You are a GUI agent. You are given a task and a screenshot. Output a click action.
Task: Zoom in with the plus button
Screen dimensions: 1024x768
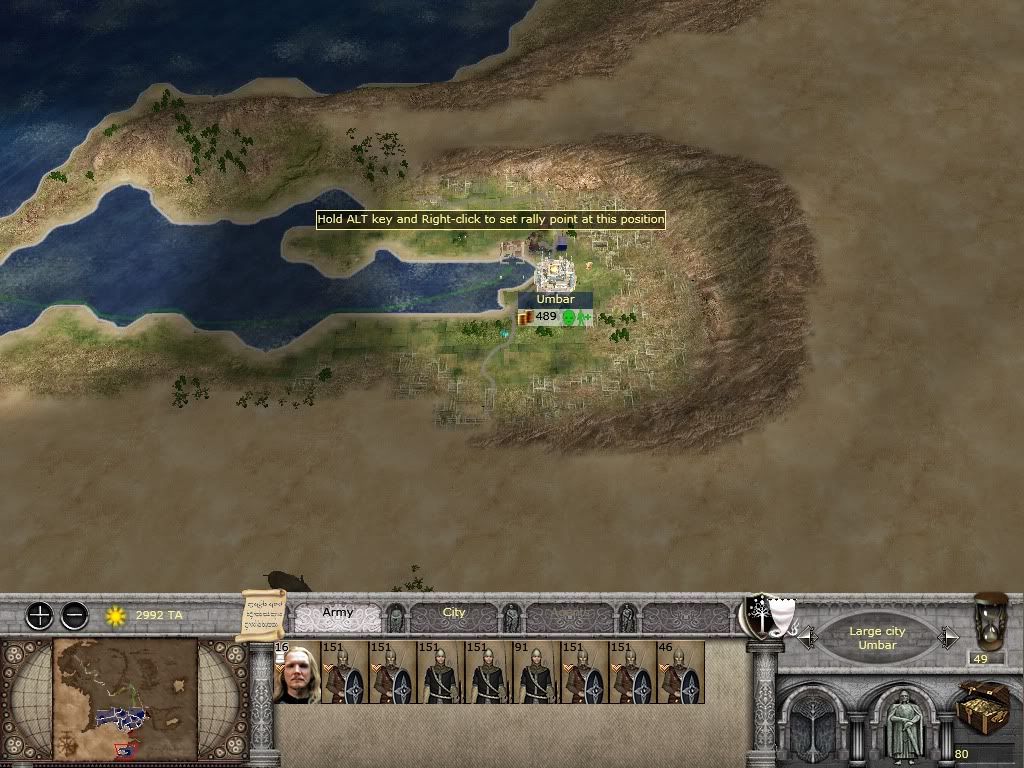(39, 615)
